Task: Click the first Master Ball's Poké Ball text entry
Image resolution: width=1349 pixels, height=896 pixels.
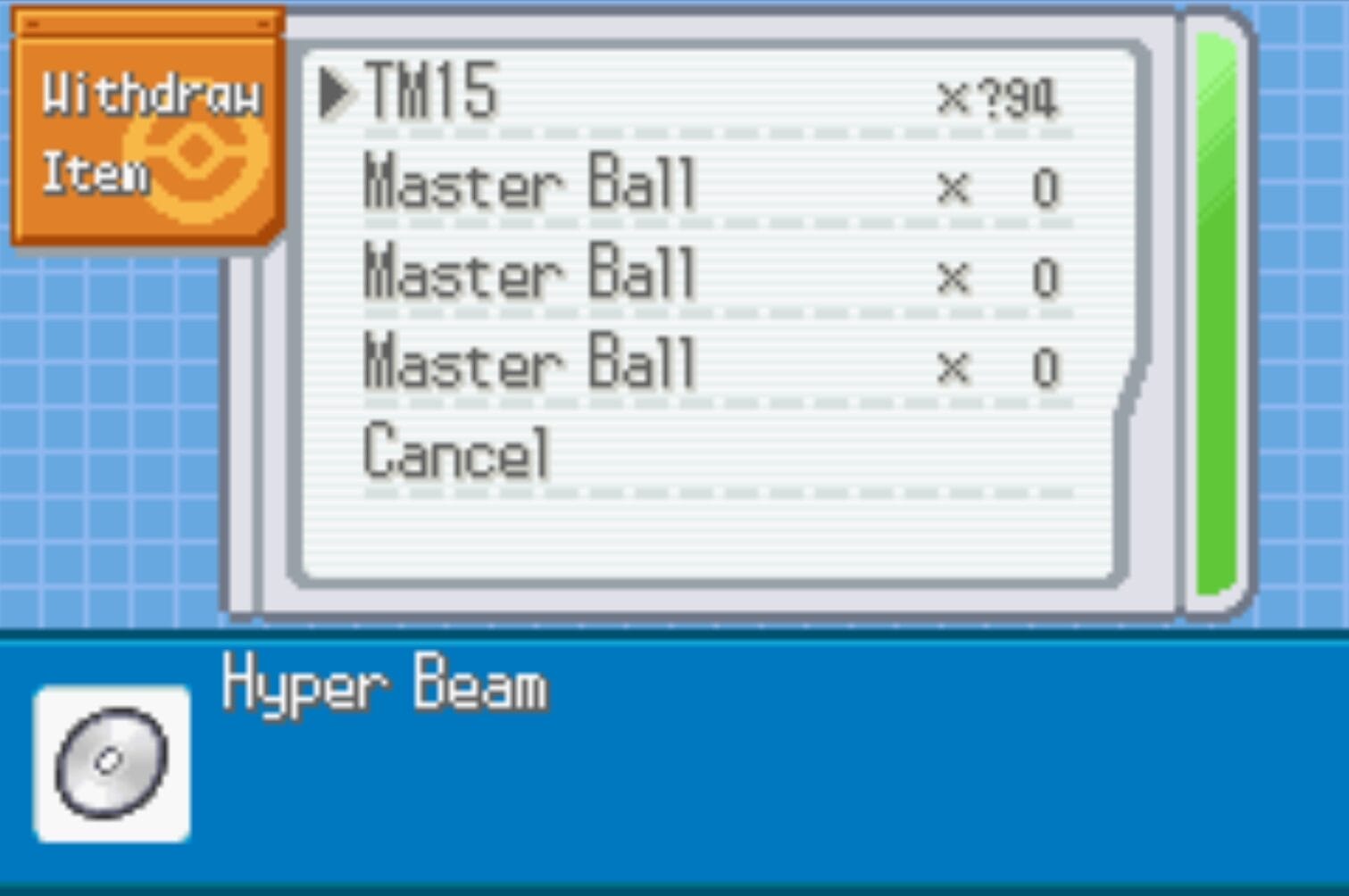Action: (x=527, y=185)
